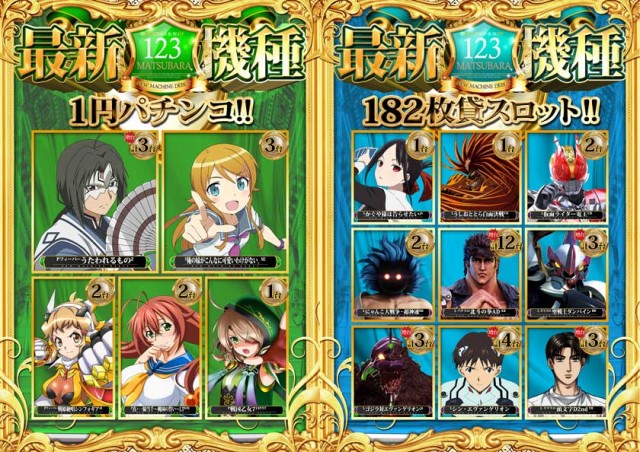Screen dimensions: 640x452
Task: Select the dark spiky red-eyed creature tile
Action: point(393,271)
